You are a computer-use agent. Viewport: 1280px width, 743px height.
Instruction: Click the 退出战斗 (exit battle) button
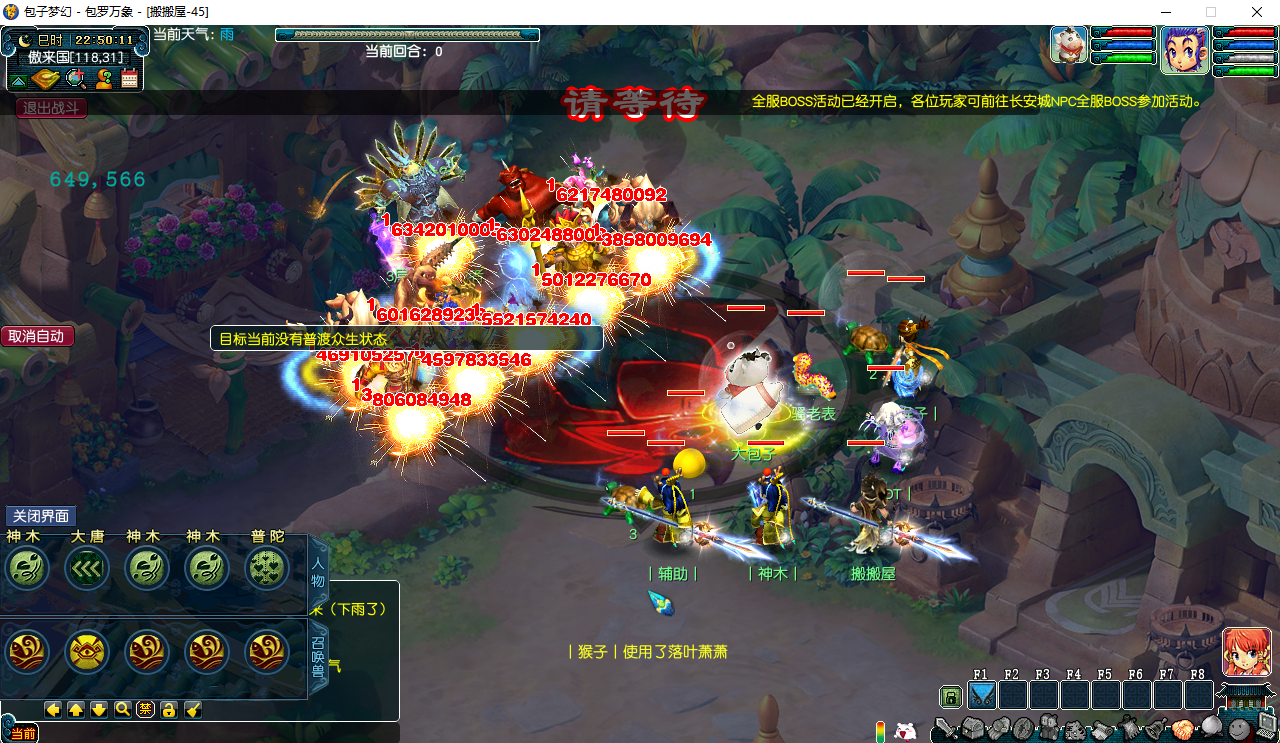[x=52, y=108]
